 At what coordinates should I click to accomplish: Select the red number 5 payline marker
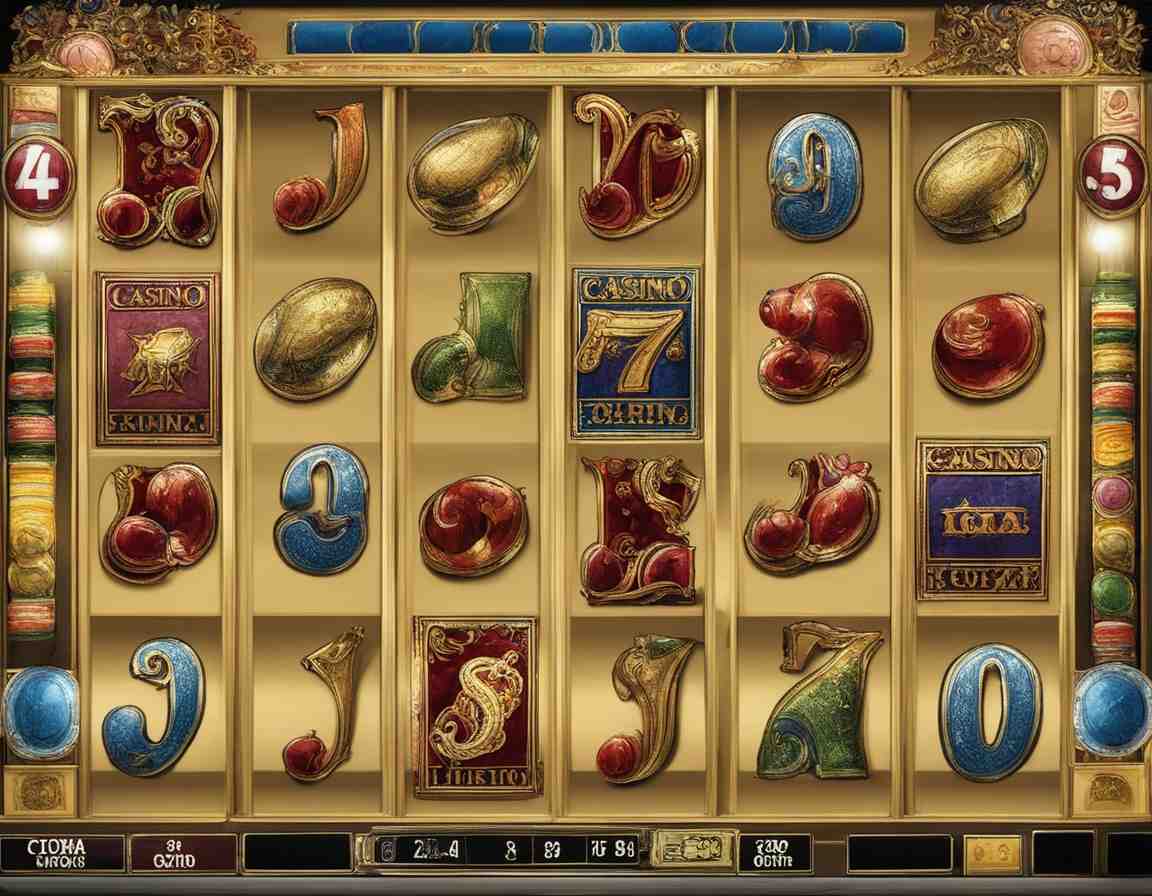coord(1112,176)
